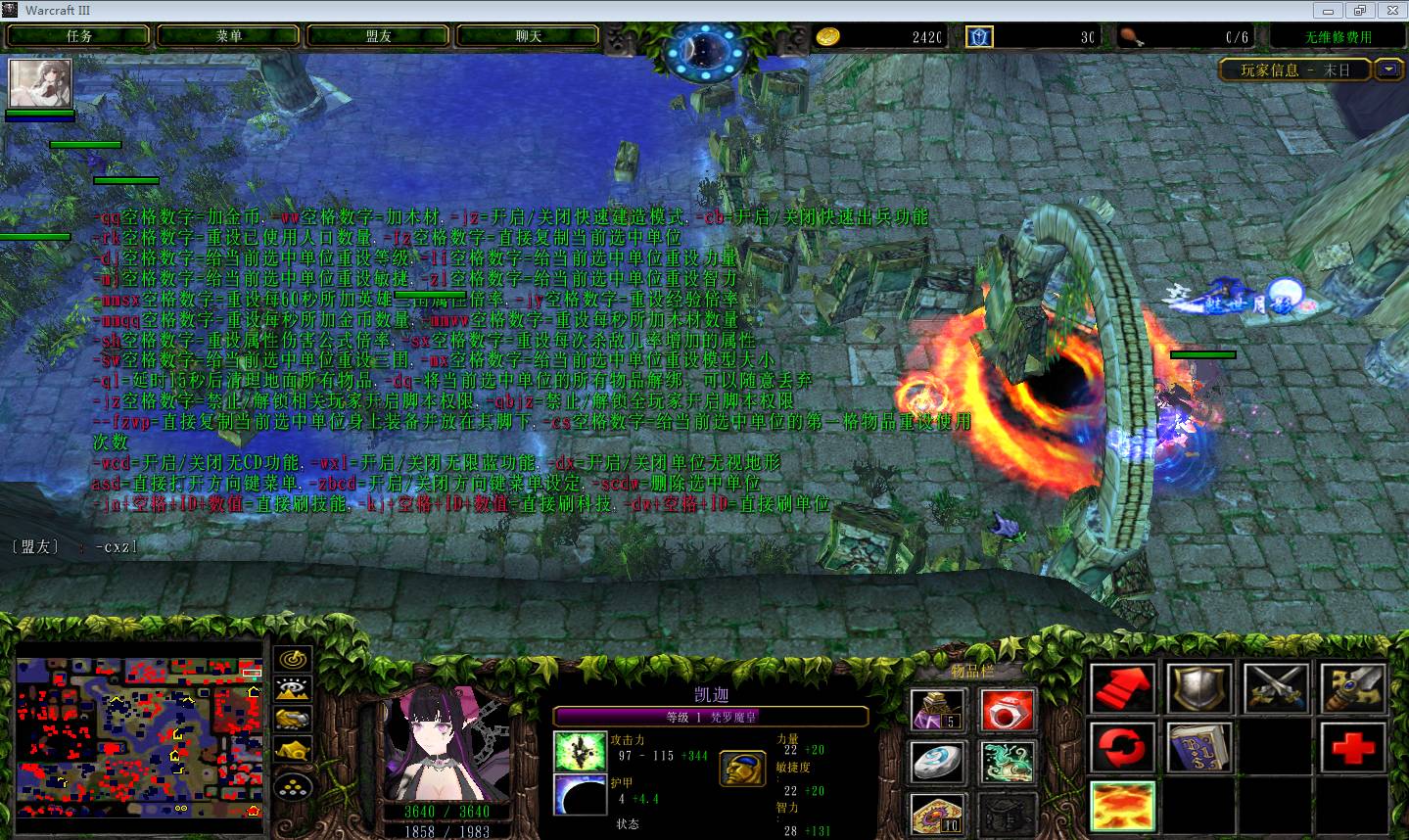
Task: Expand the 玩家信息 leaderboard dropdown arrow
Action: pyautogui.click(x=1388, y=70)
